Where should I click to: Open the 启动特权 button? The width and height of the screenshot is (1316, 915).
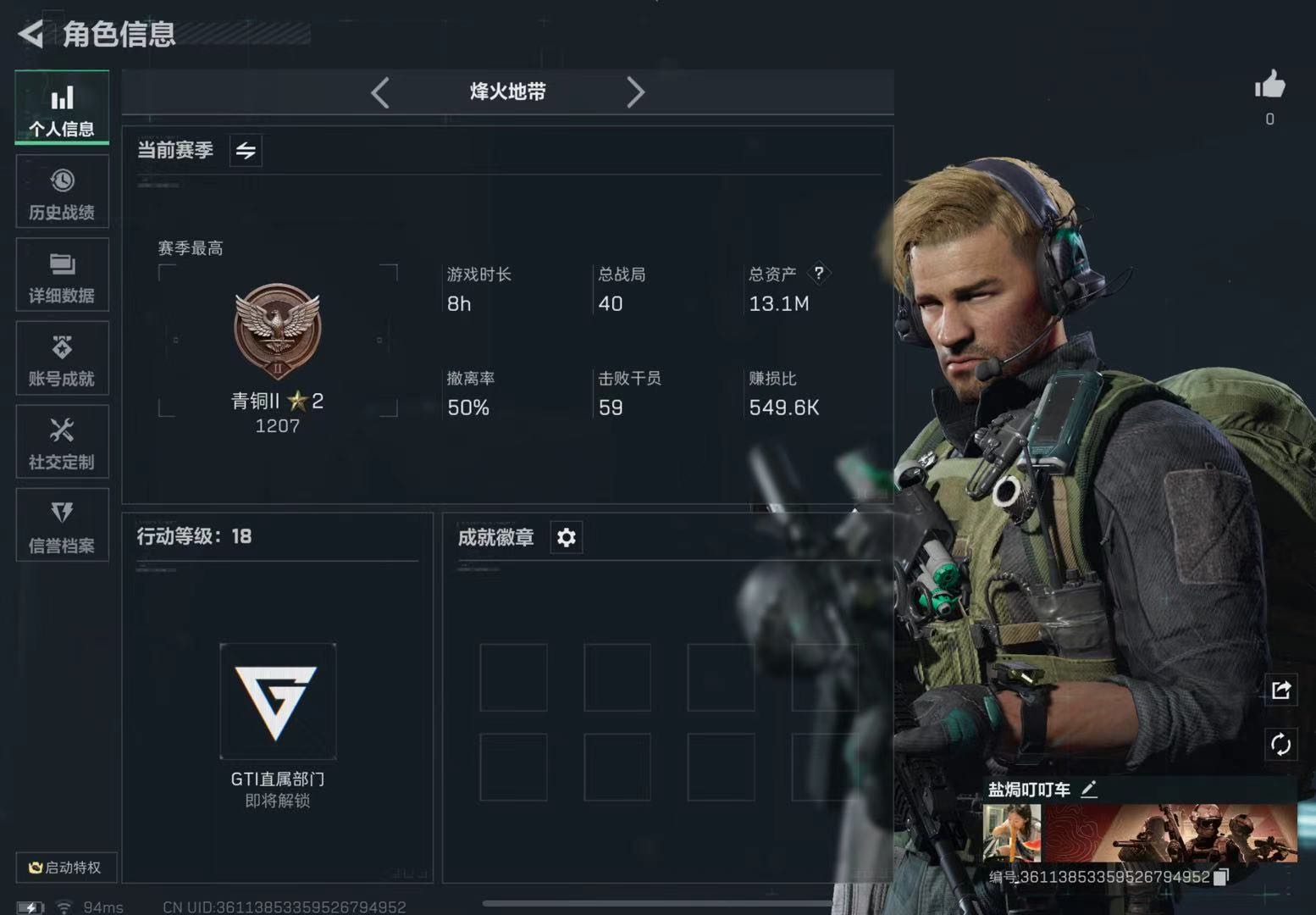(x=65, y=868)
